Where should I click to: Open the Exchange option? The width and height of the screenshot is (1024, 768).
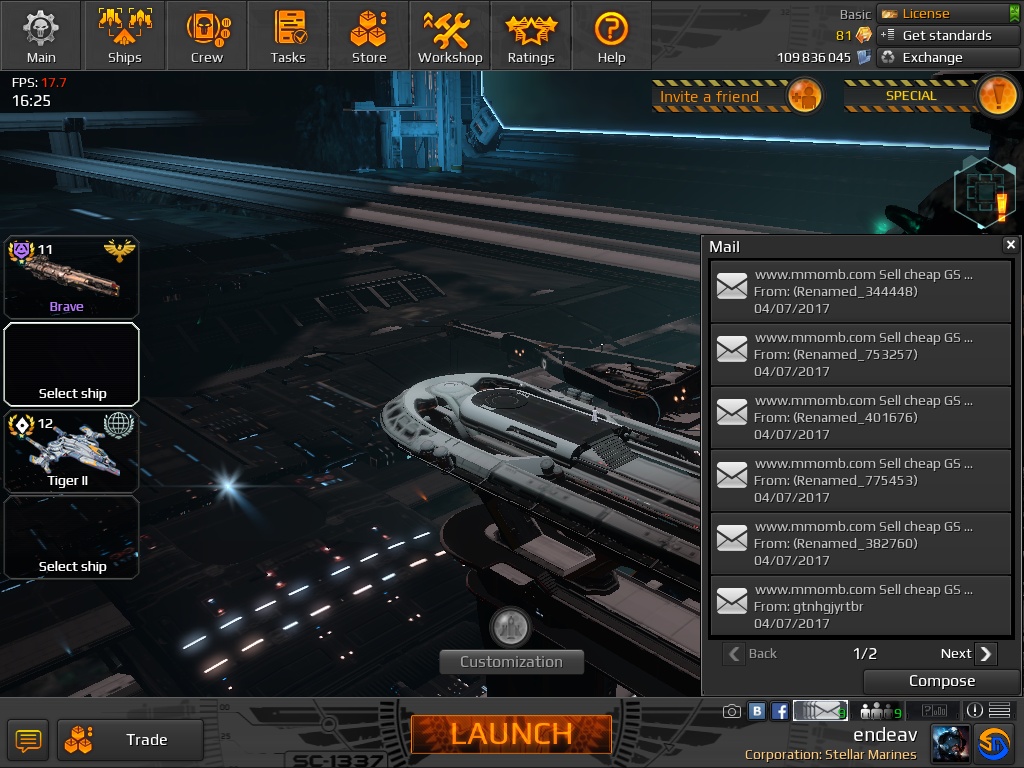coord(947,57)
